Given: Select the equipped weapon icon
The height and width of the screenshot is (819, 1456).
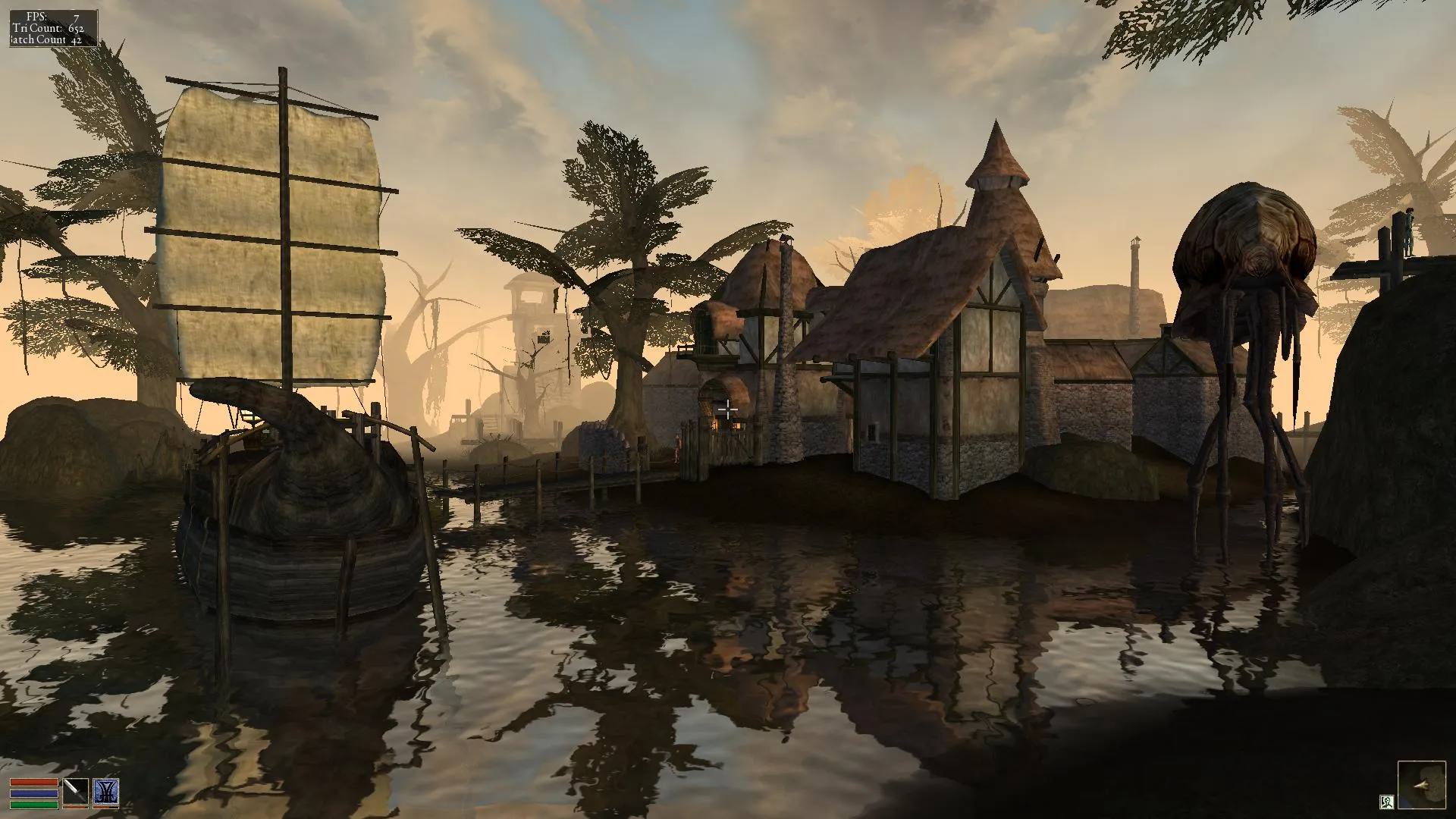Looking at the screenshot, I should (75, 792).
